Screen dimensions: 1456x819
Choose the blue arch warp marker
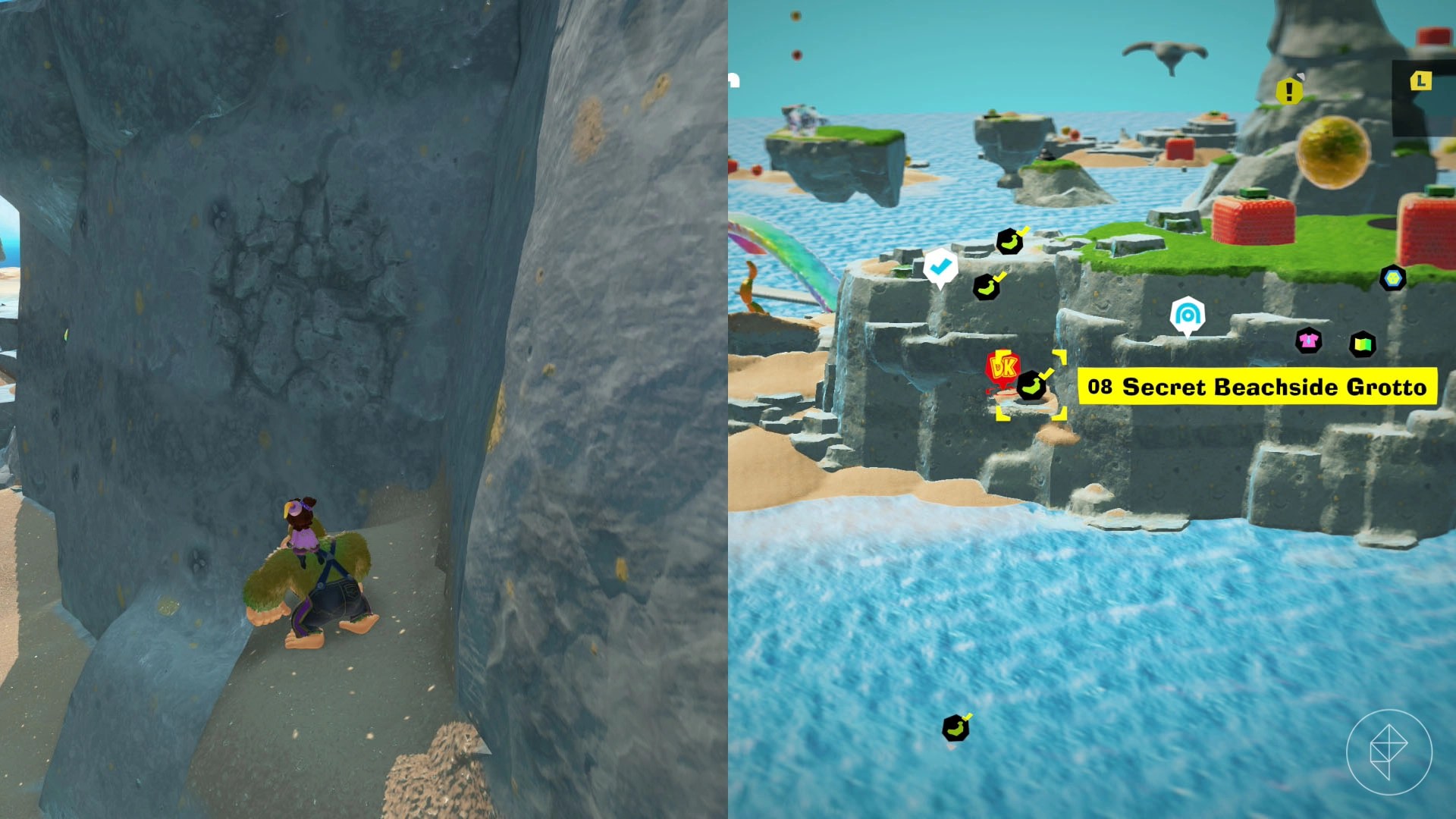pos(1187,315)
